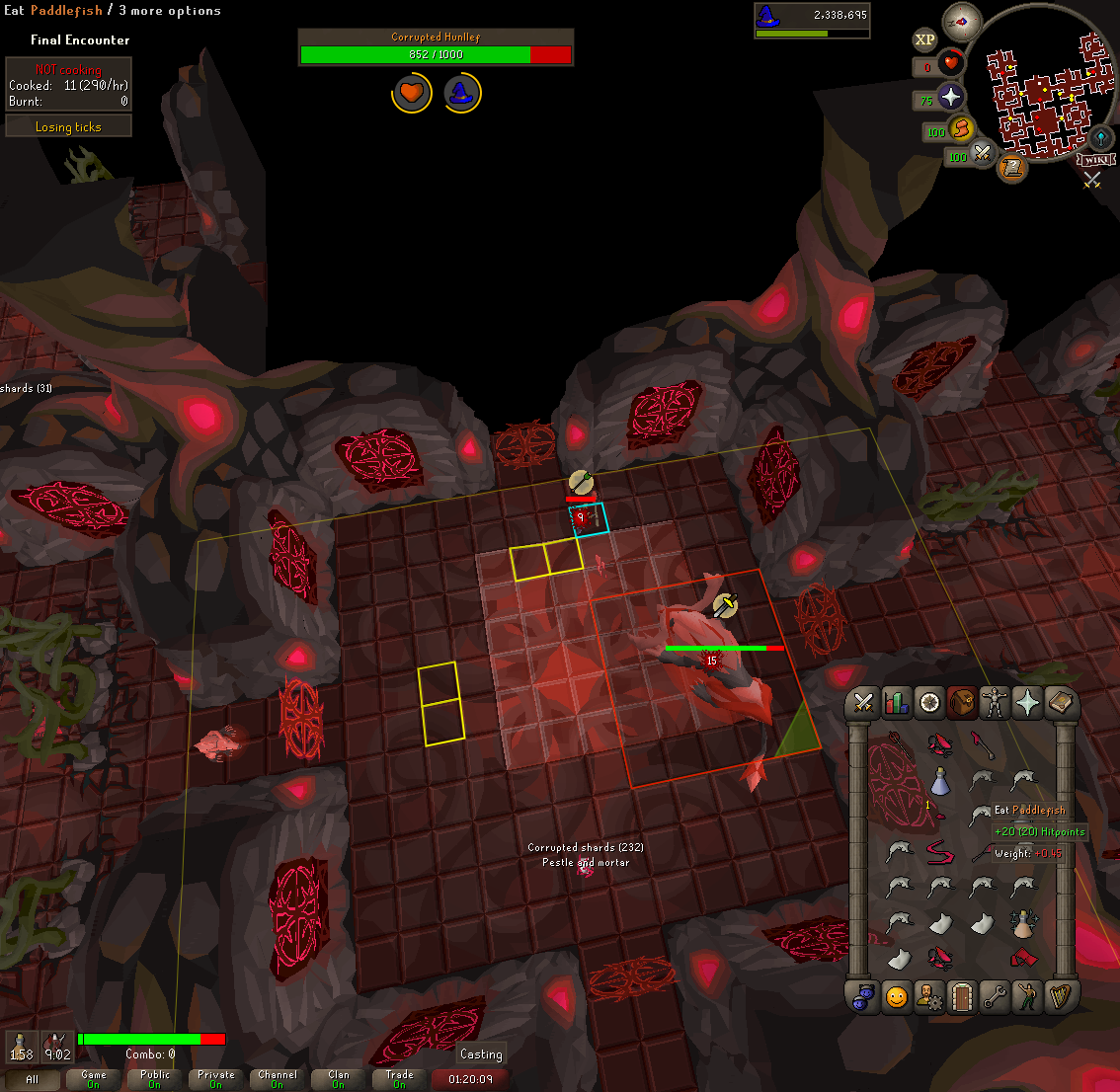The image size is (1120, 1092).
Task: Activate the special attack orb
Action: [x=981, y=153]
